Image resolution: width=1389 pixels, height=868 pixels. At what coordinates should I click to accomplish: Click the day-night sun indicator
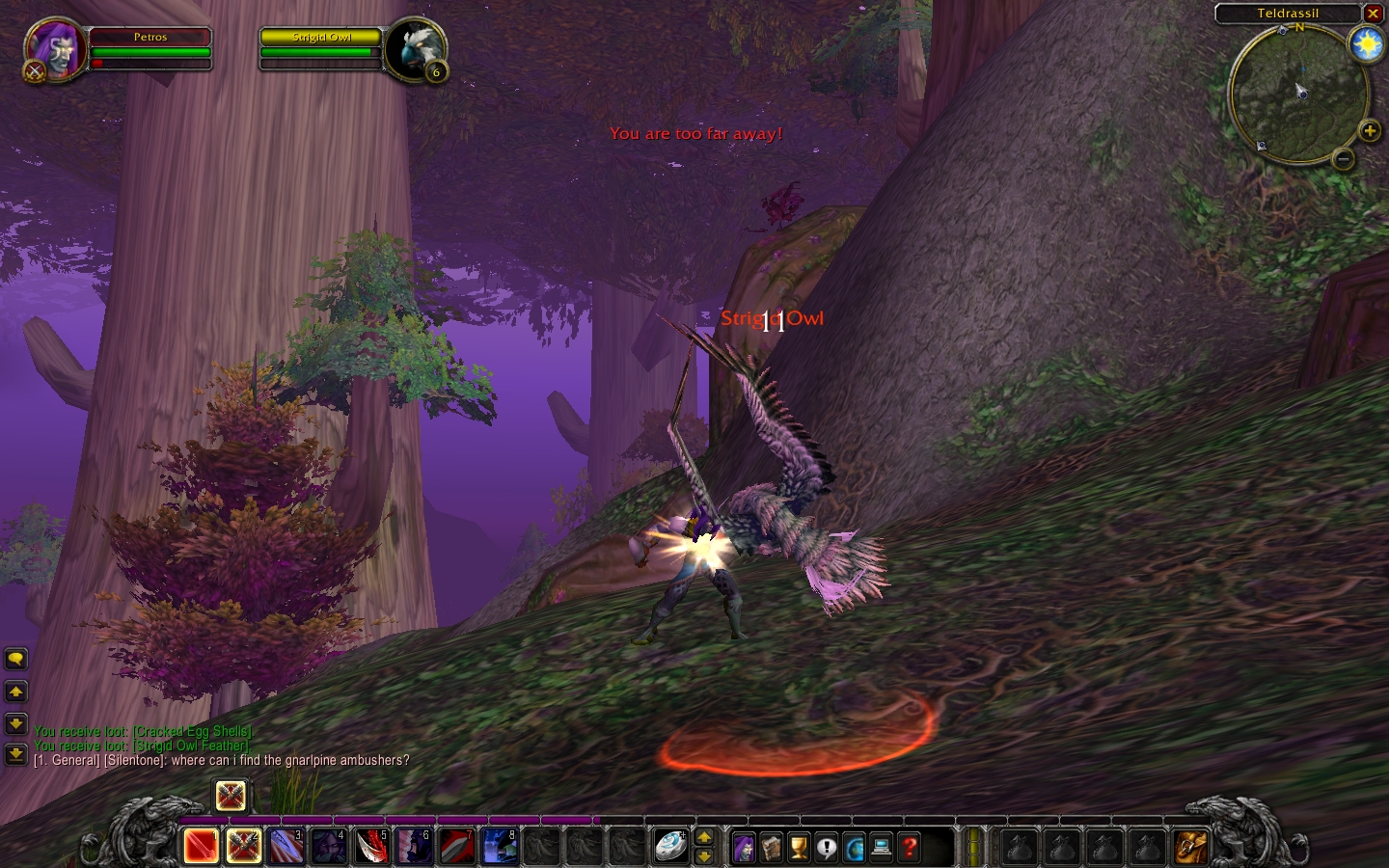click(1367, 43)
